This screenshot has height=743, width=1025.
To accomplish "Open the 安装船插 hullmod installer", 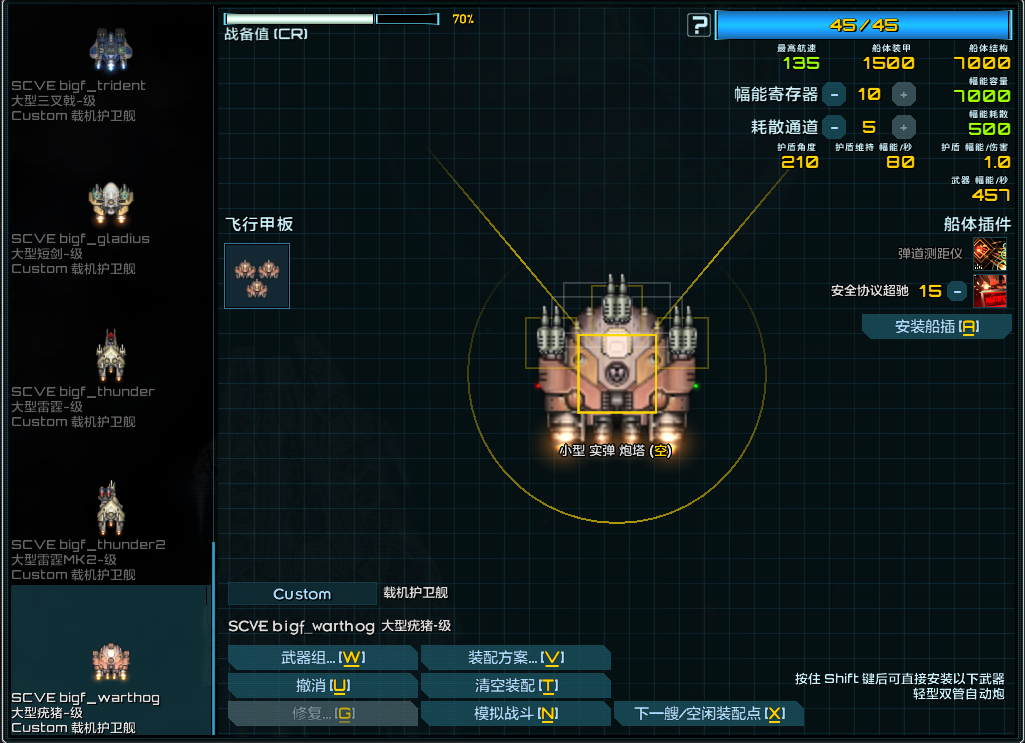I will (937, 327).
